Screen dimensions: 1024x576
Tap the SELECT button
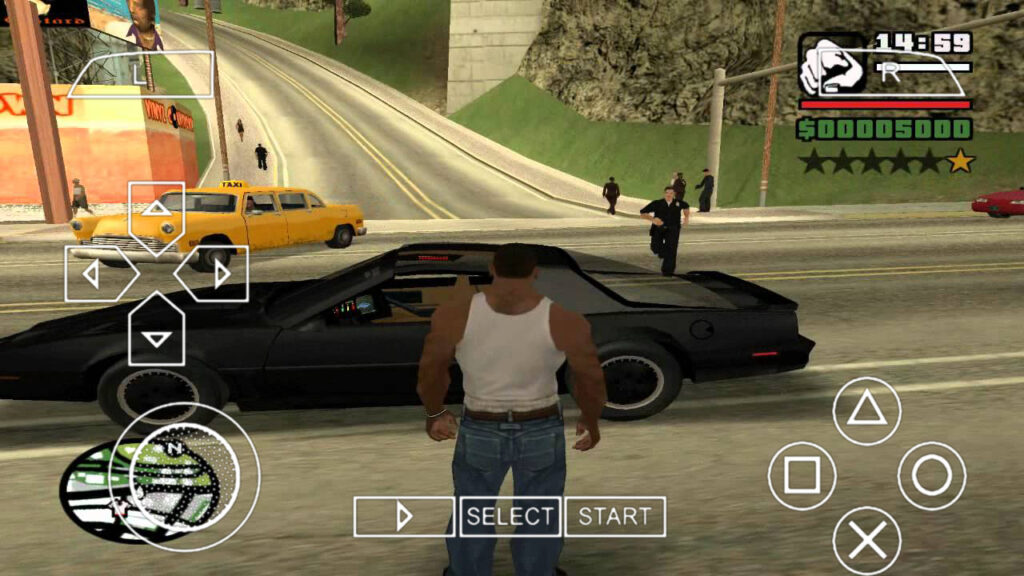(x=510, y=517)
